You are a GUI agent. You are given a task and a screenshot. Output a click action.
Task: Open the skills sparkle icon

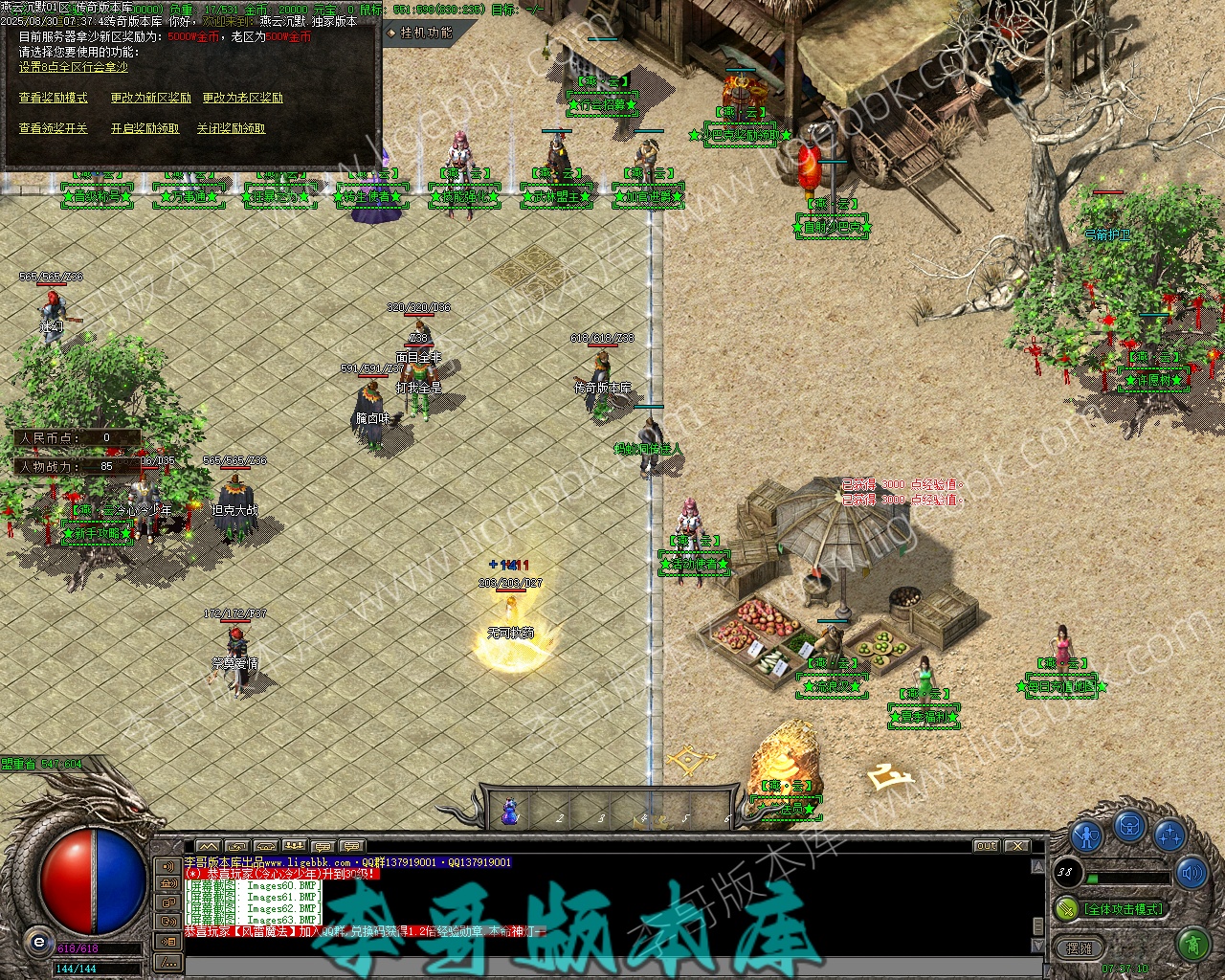(1169, 835)
